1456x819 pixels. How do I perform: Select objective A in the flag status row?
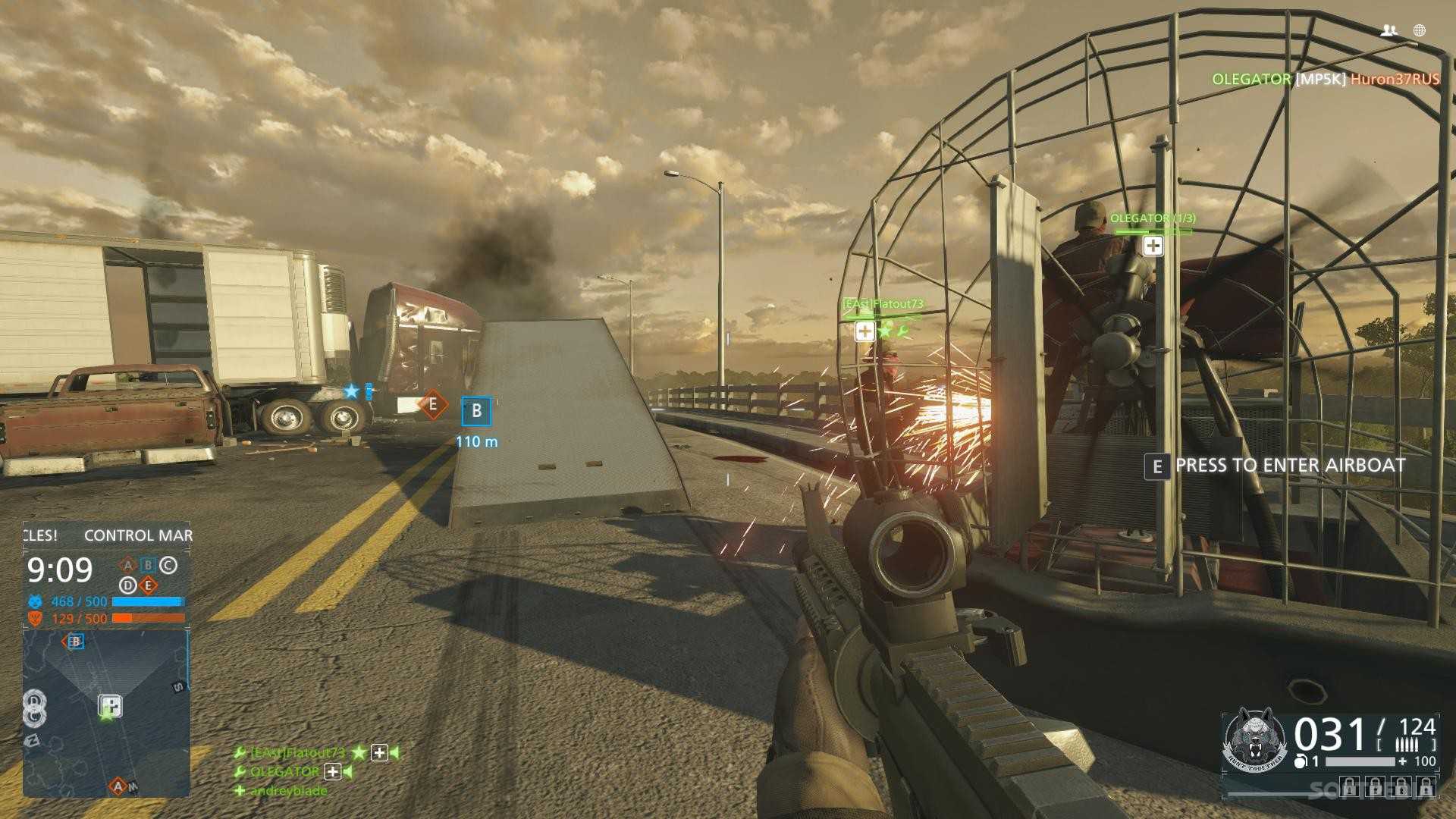pyautogui.click(x=127, y=565)
